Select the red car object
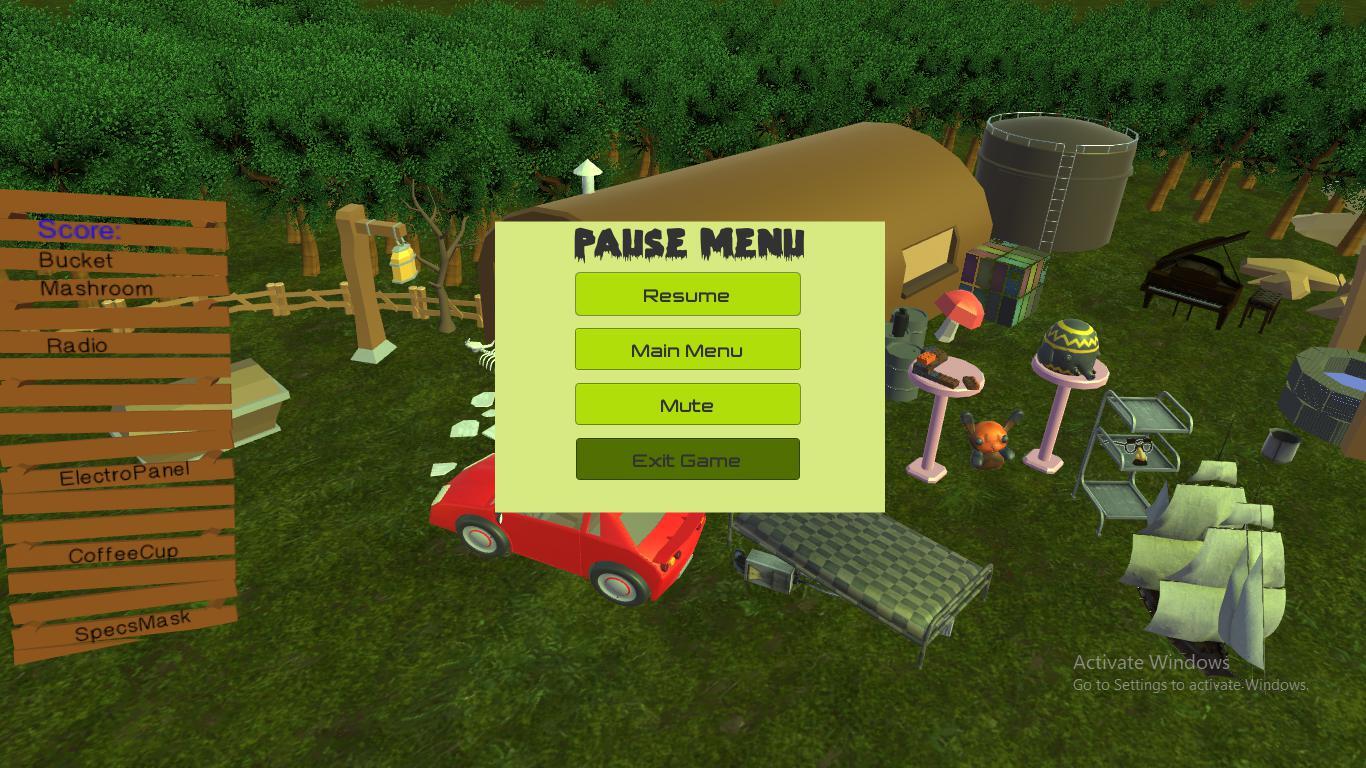Image resolution: width=1366 pixels, height=768 pixels. pos(570,550)
